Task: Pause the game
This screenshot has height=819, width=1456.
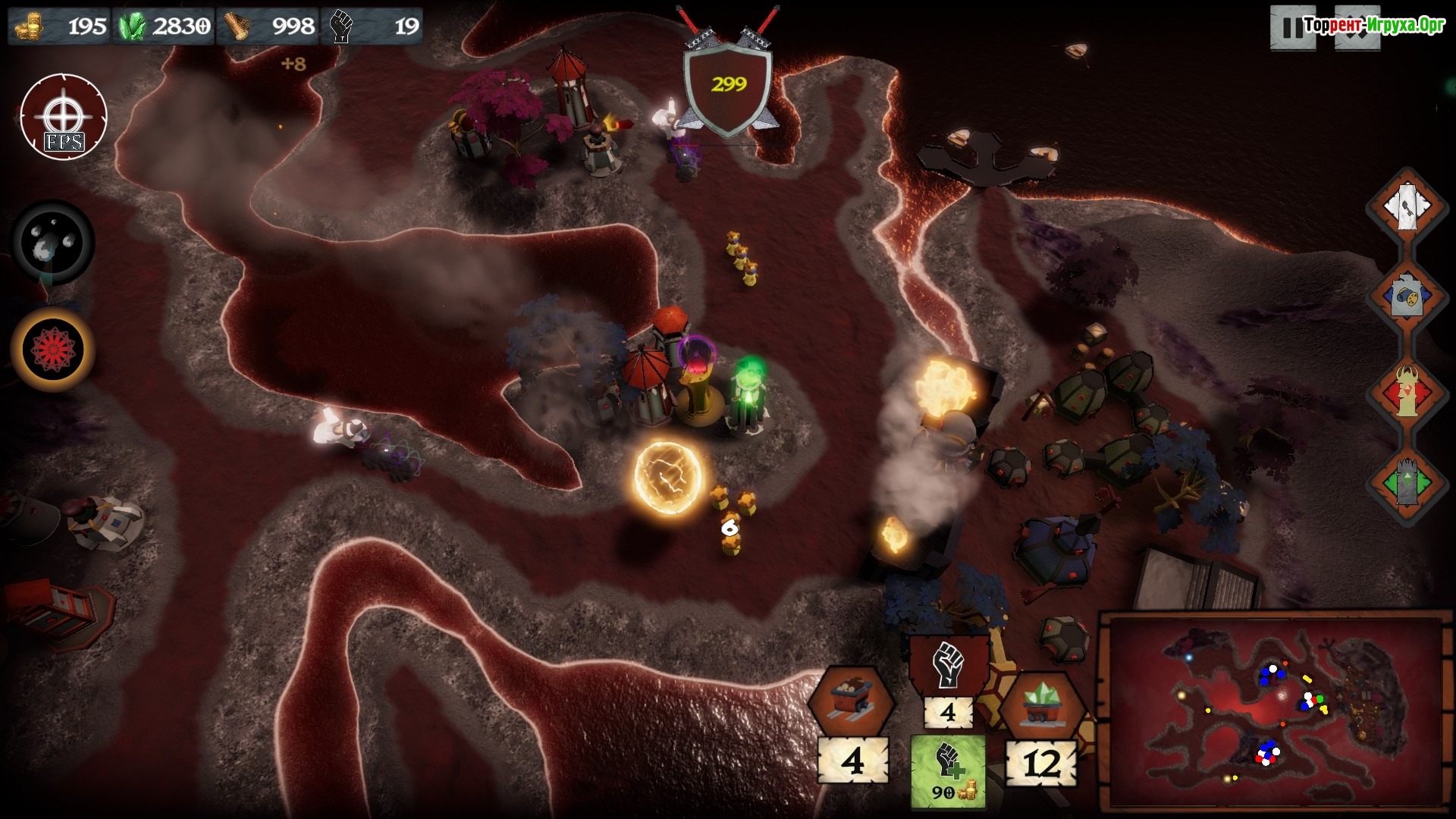Action: 1291,27
